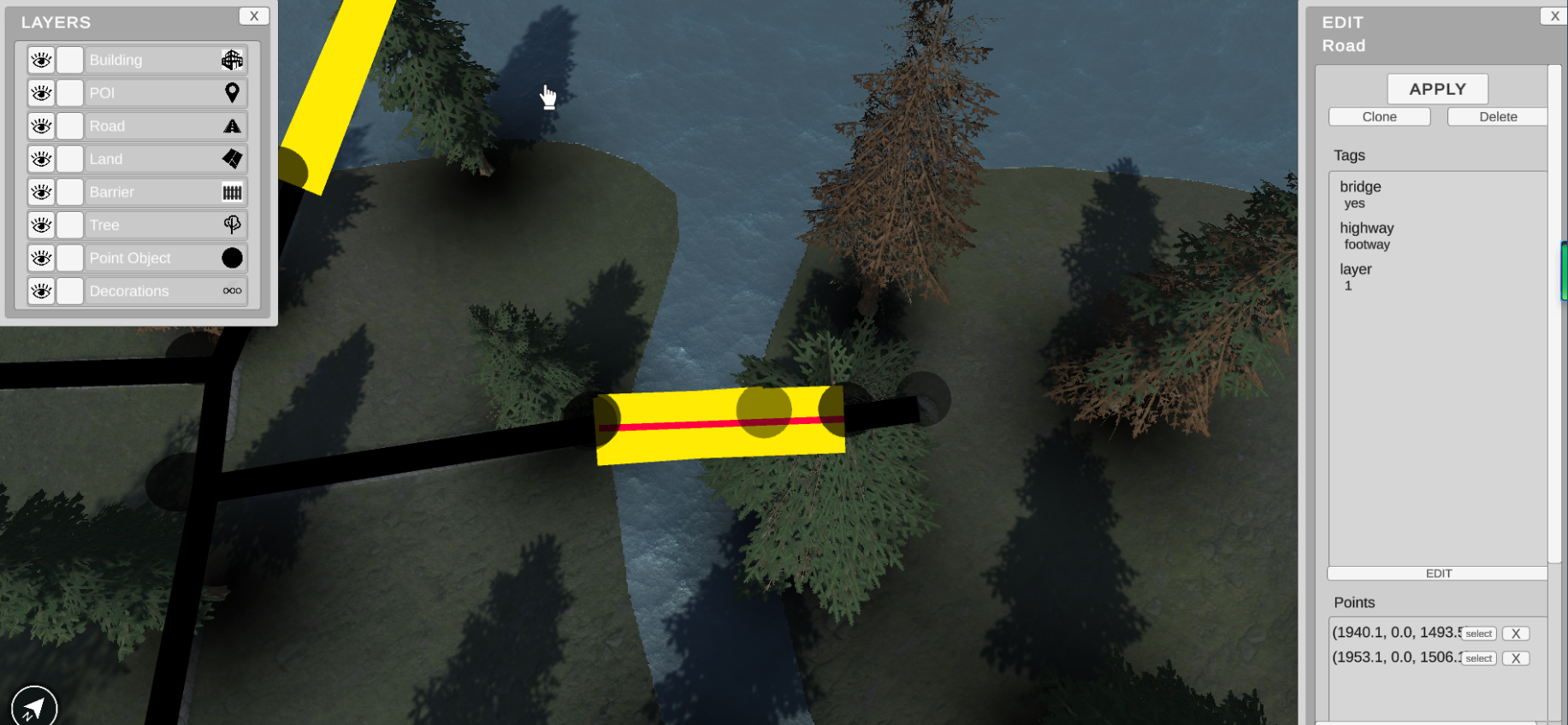Image resolution: width=1568 pixels, height=725 pixels.
Task: Toggle visibility of the Building layer
Action: pos(41,60)
